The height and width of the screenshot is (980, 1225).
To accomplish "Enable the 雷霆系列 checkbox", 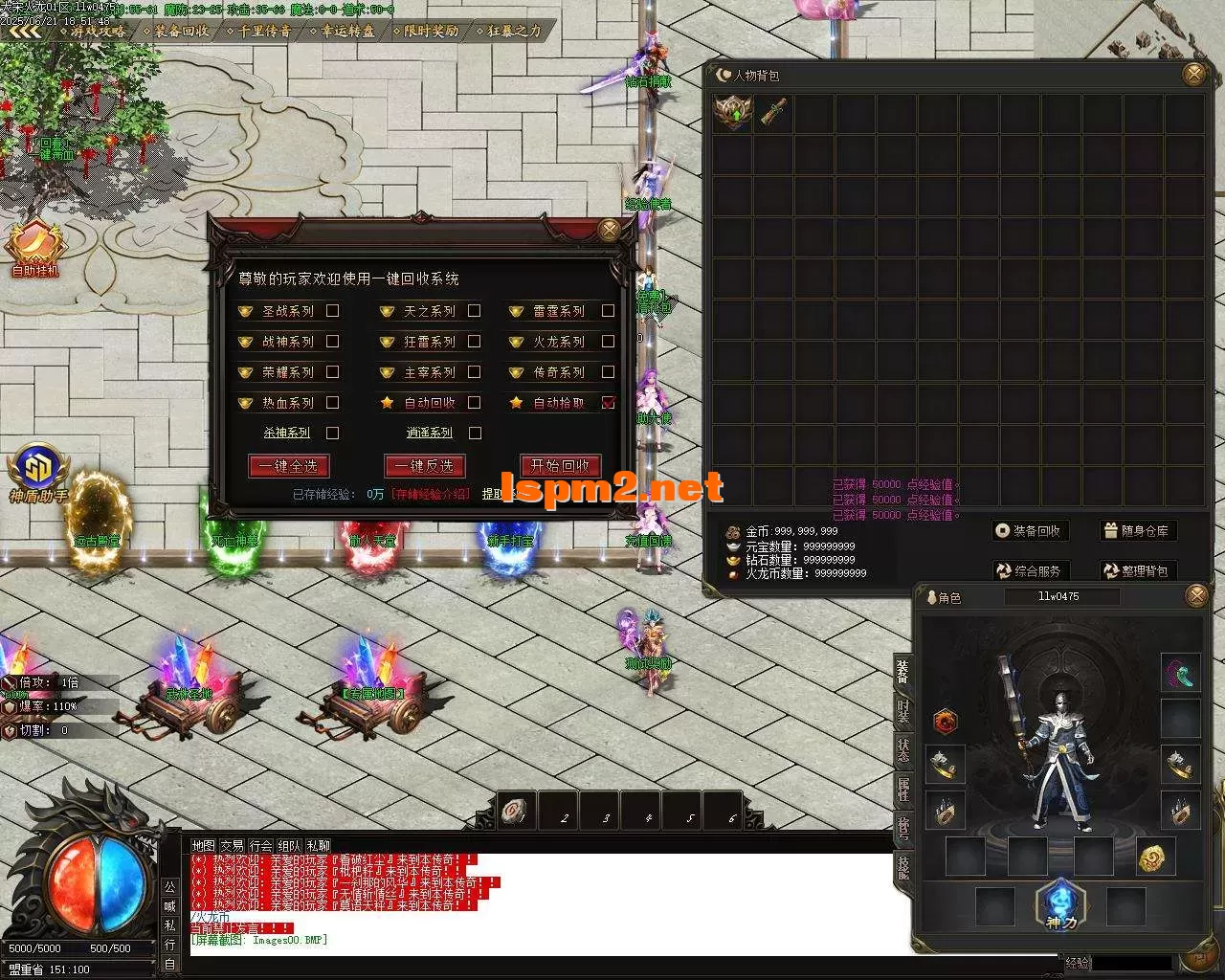I will (x=608, y=311).
